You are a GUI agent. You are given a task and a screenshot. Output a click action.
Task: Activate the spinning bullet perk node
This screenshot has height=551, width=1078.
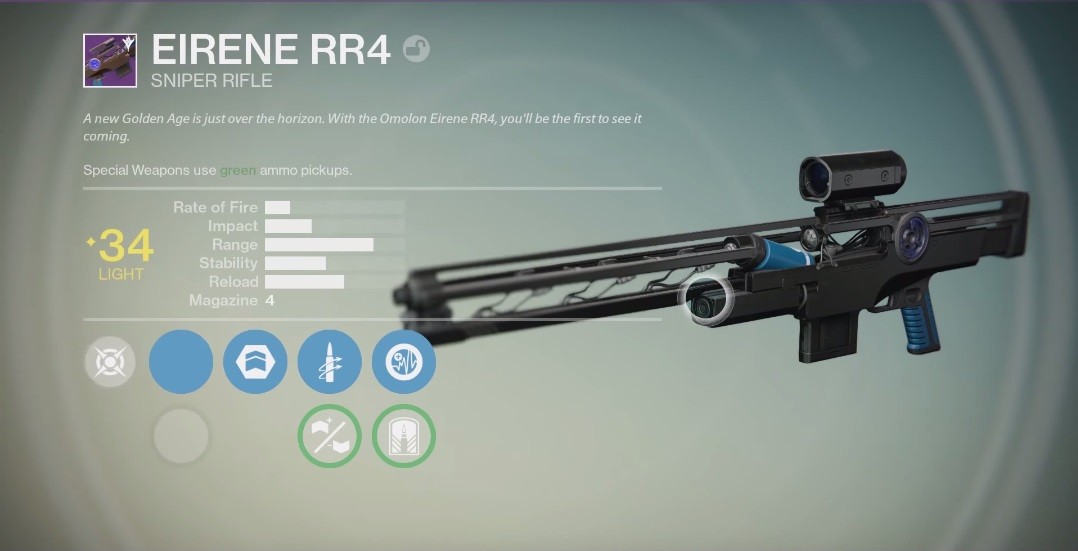coord(330,361)
